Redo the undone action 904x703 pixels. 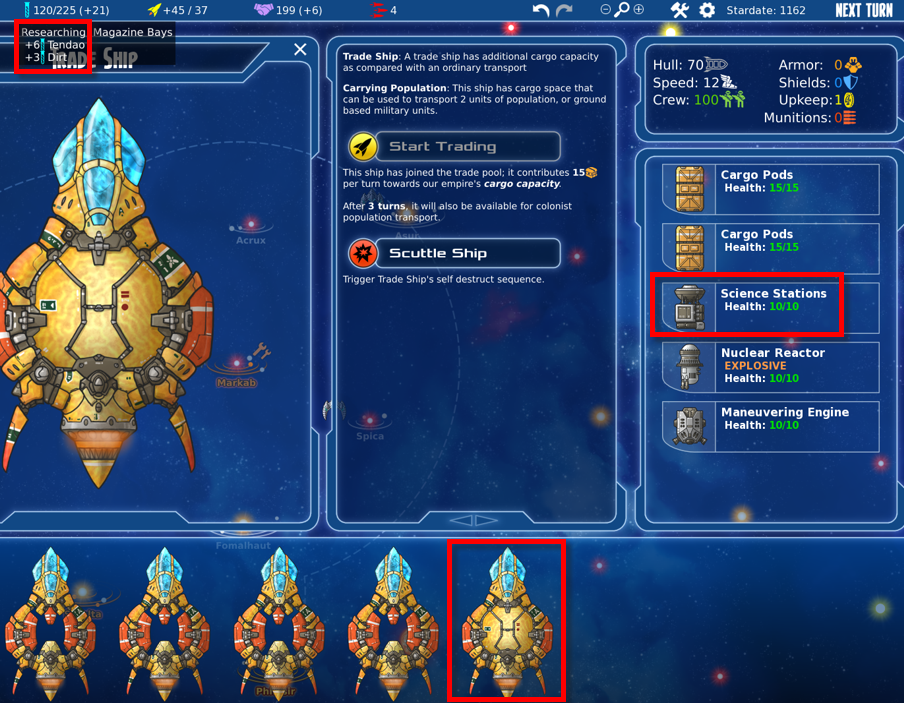coord(564,10)
